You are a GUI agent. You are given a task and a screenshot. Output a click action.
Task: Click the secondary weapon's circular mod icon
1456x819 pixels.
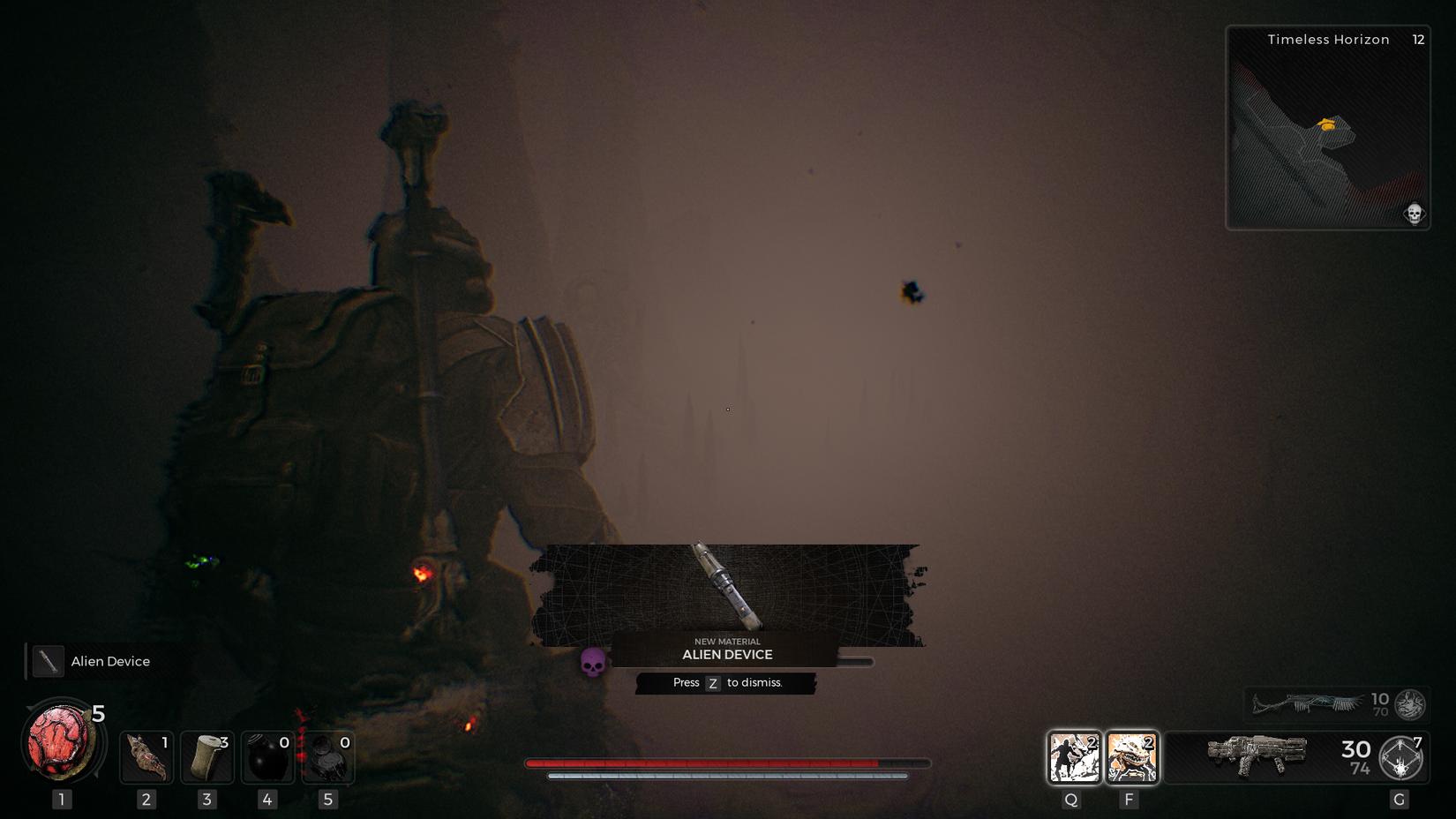tap(1409, 704)
